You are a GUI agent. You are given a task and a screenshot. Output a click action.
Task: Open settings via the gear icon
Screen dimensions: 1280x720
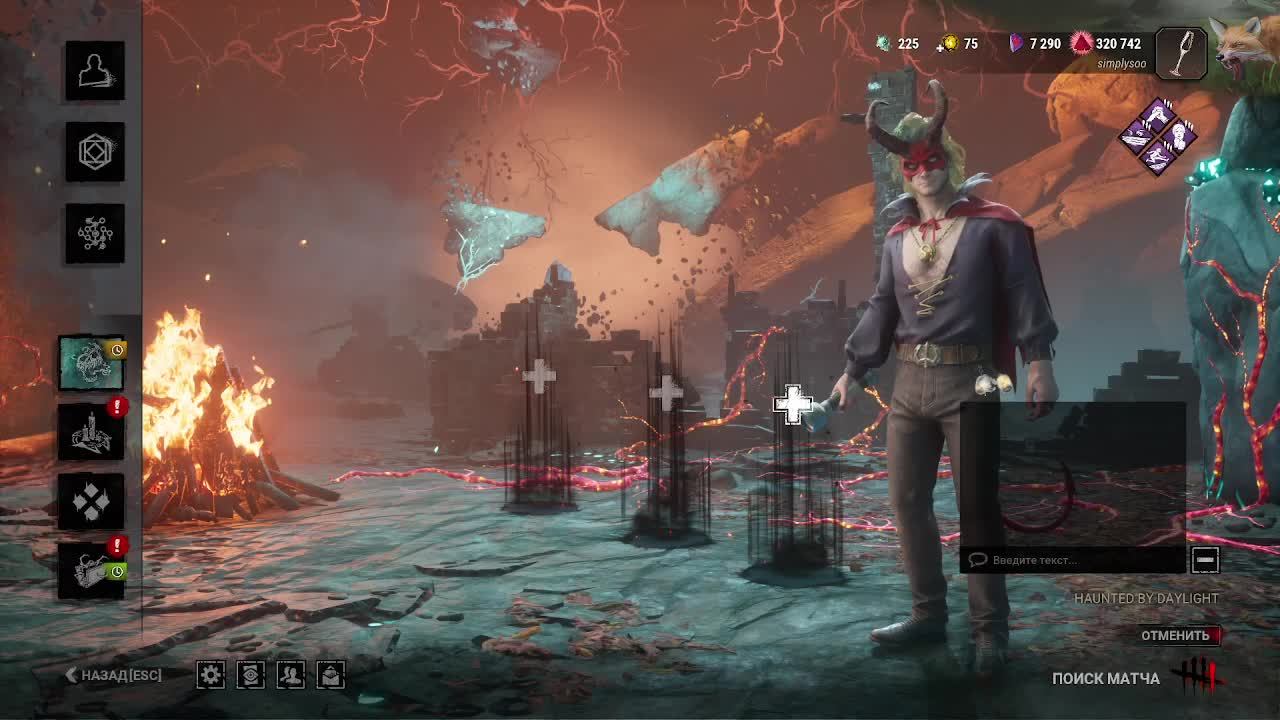(210, 675)
